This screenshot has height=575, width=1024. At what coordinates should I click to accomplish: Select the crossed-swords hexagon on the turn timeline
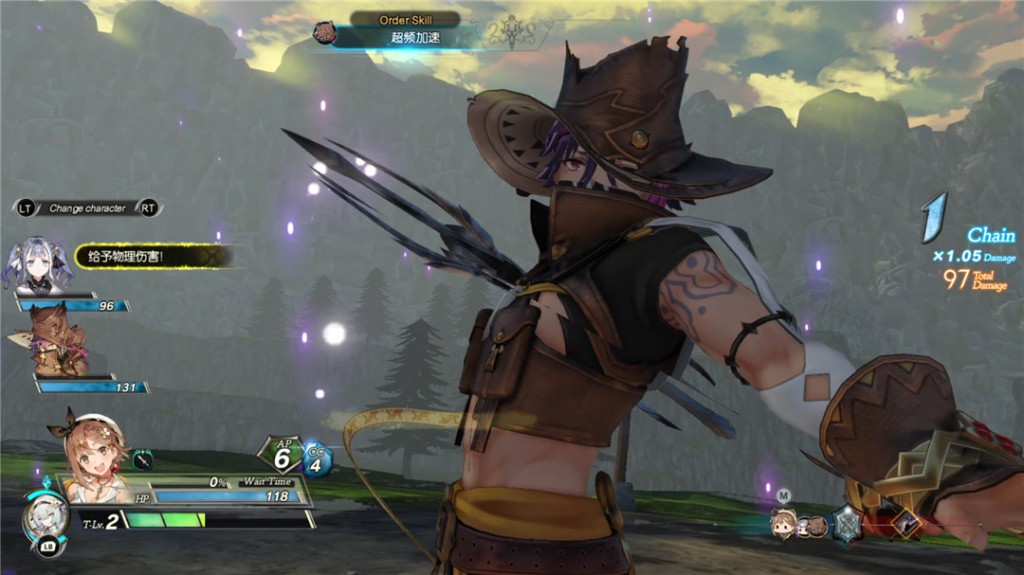[848, 522]
